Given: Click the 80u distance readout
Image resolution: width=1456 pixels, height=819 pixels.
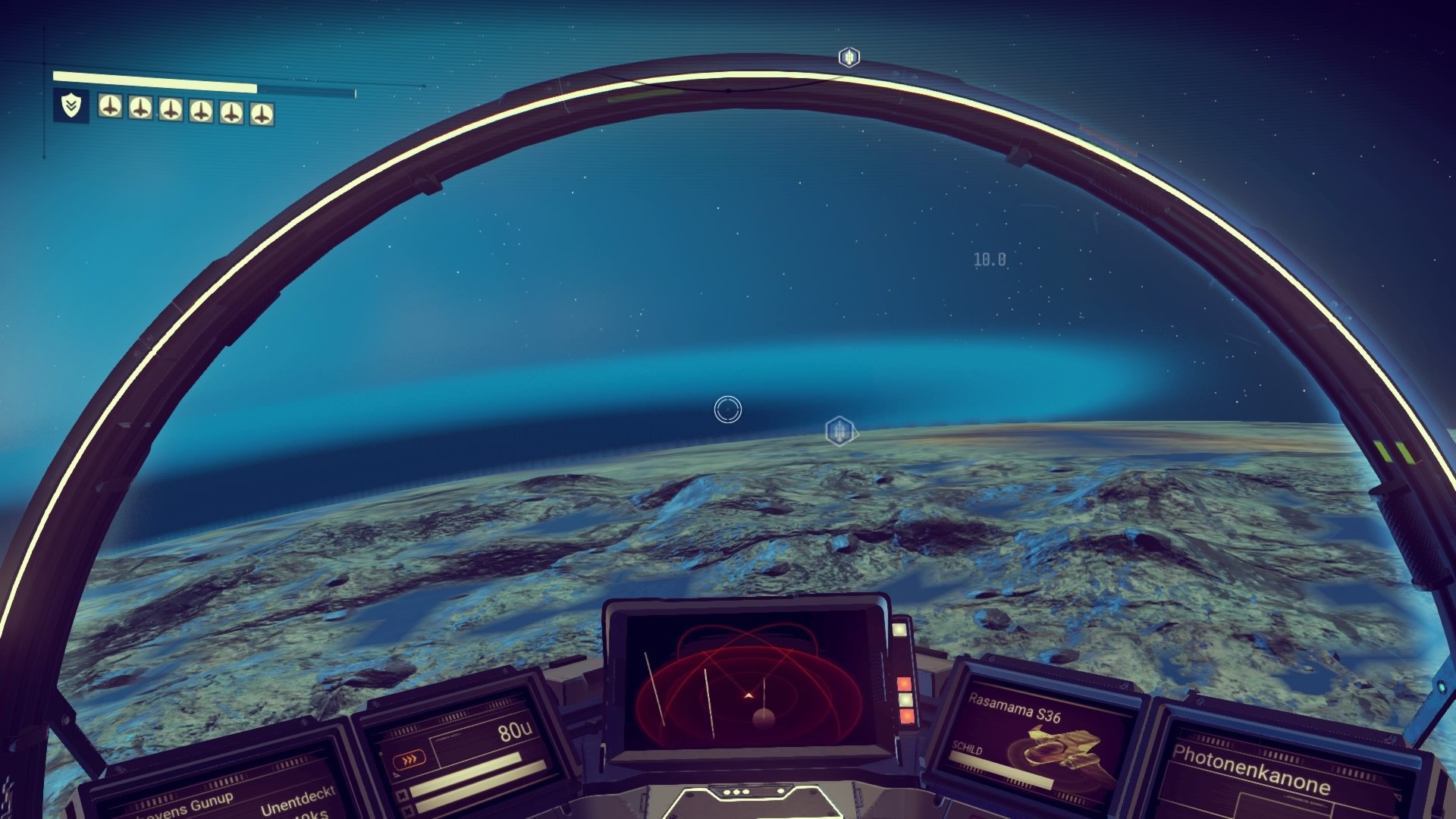Looking at the screenshot, I should point(514,731).
